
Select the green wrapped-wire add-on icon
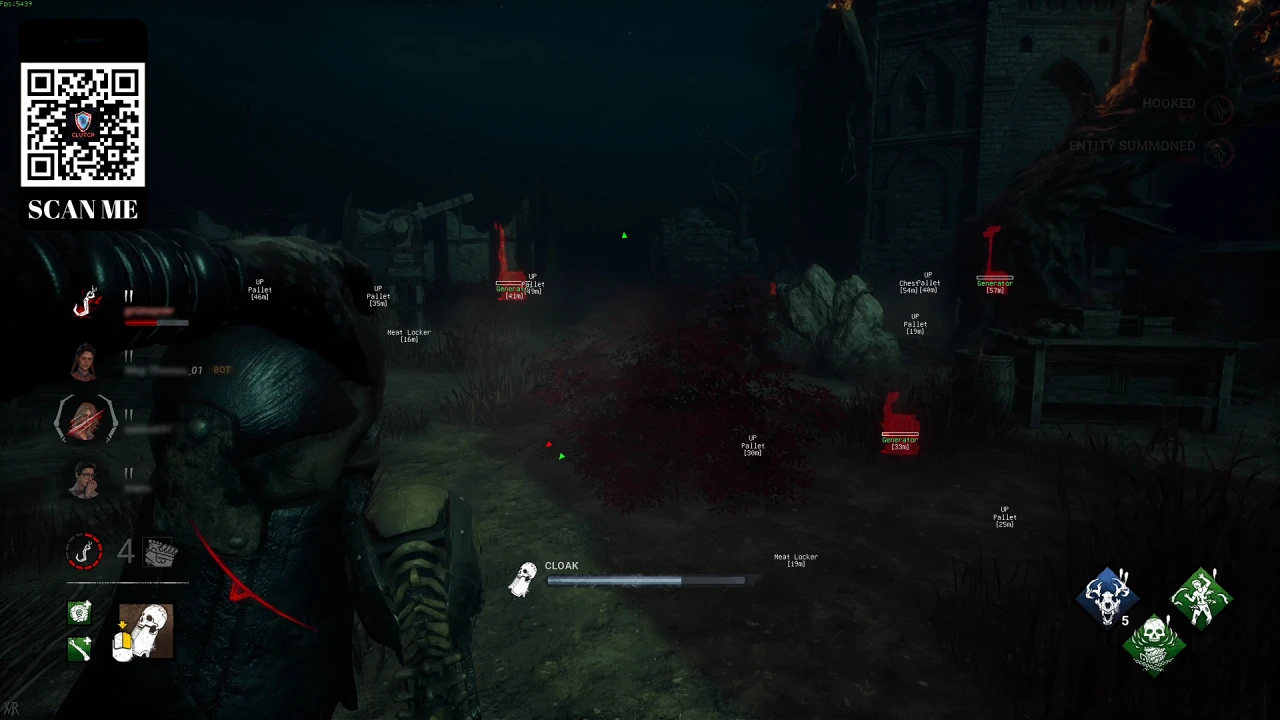point(79,613)
